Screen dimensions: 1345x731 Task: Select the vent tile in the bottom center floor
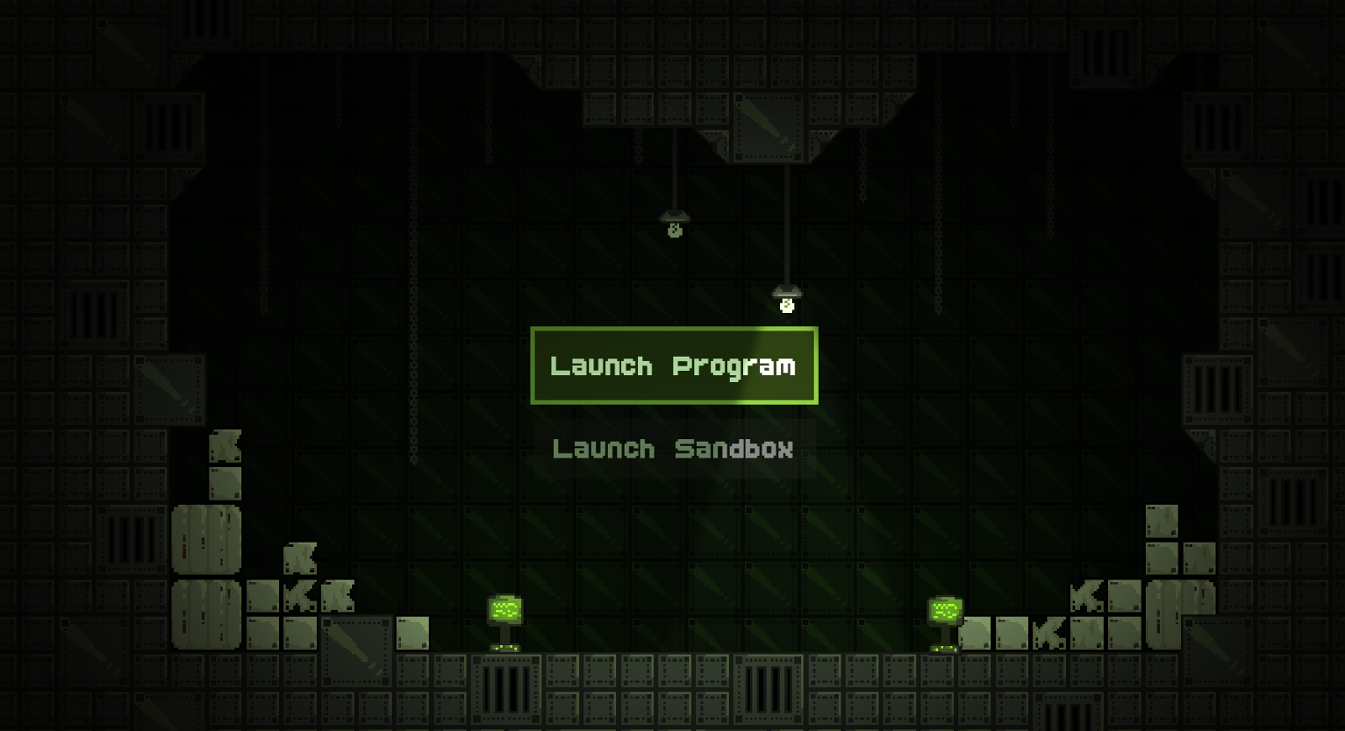(766, 688)
